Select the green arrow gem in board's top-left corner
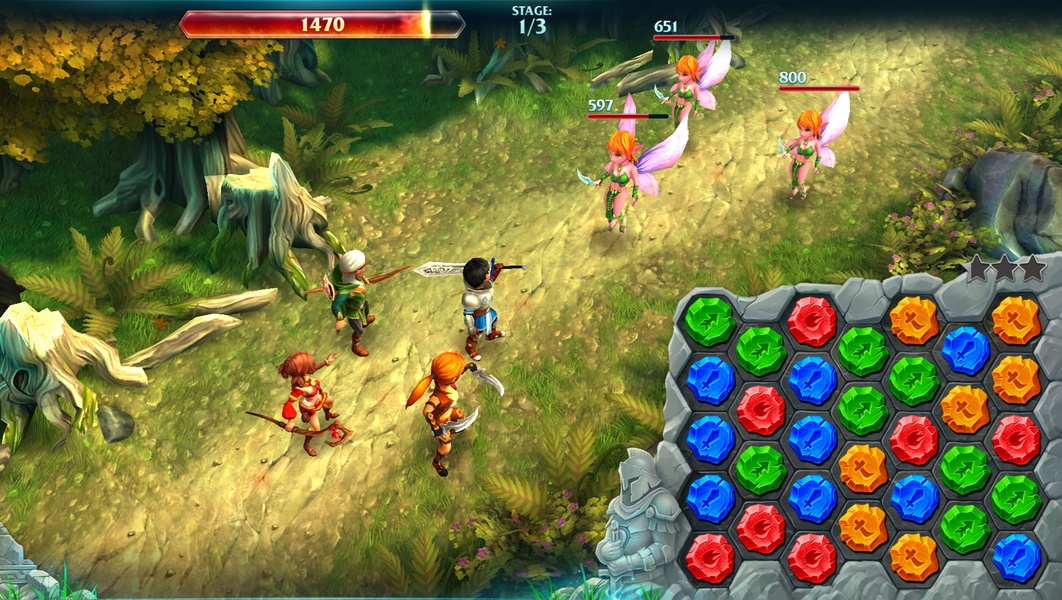The width and height of the screenshot is (1062, 600). [710, 321]
